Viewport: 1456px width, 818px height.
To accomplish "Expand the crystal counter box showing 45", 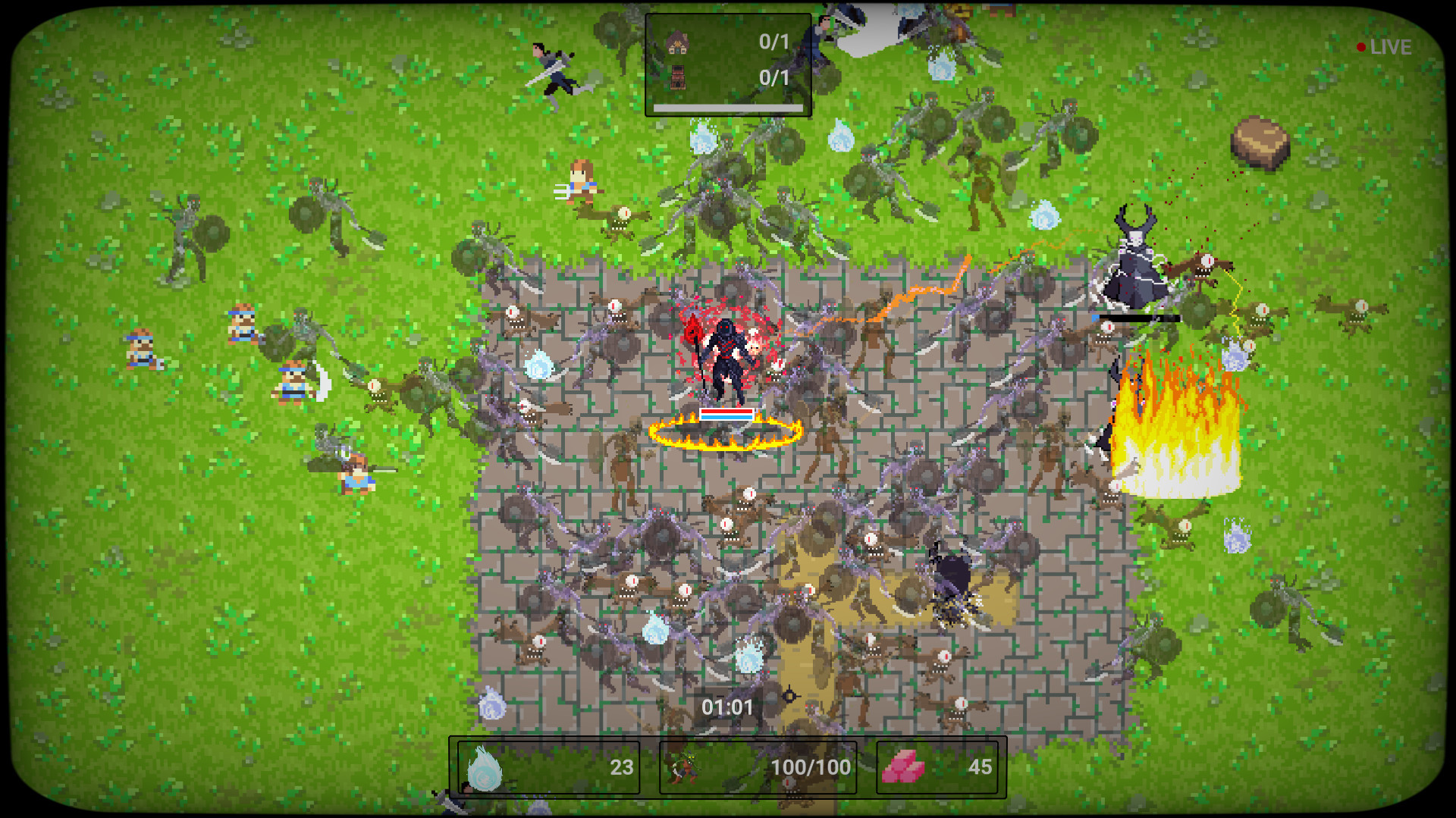I will (x=940, y=767).
